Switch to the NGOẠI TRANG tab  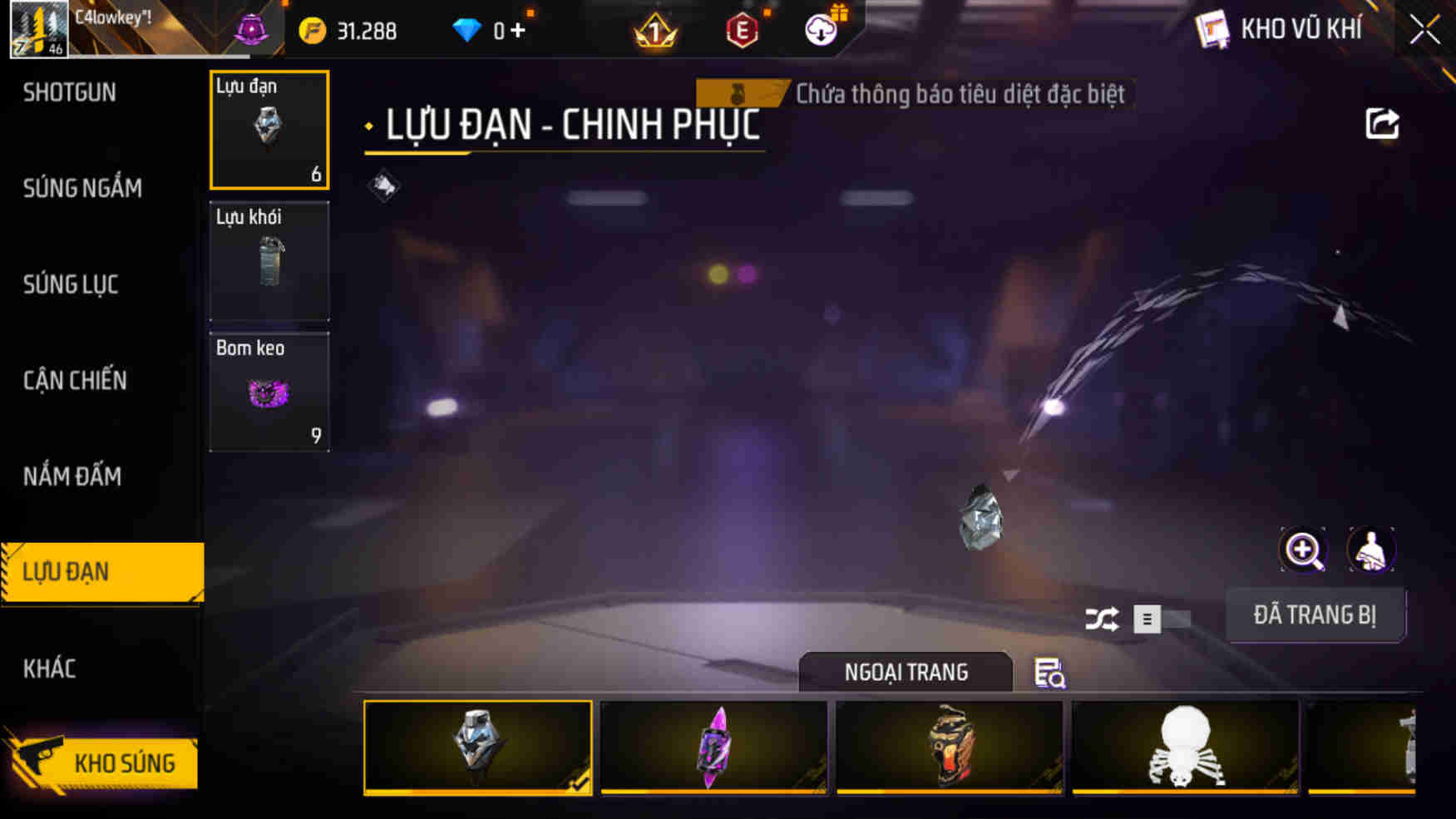pyautogui.click(x=906, y=672)
